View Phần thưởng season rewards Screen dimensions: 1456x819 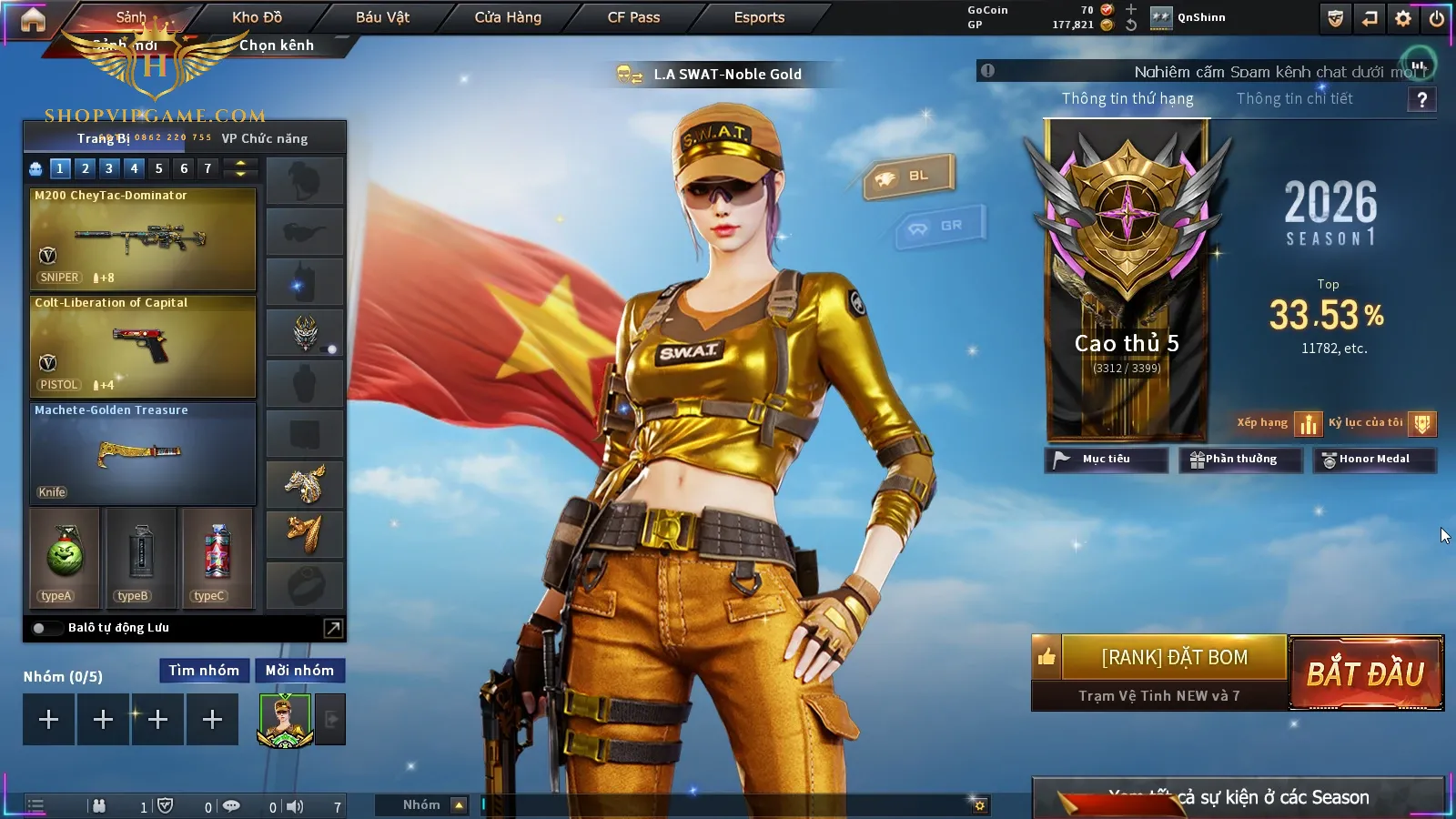click(1240, 460)
